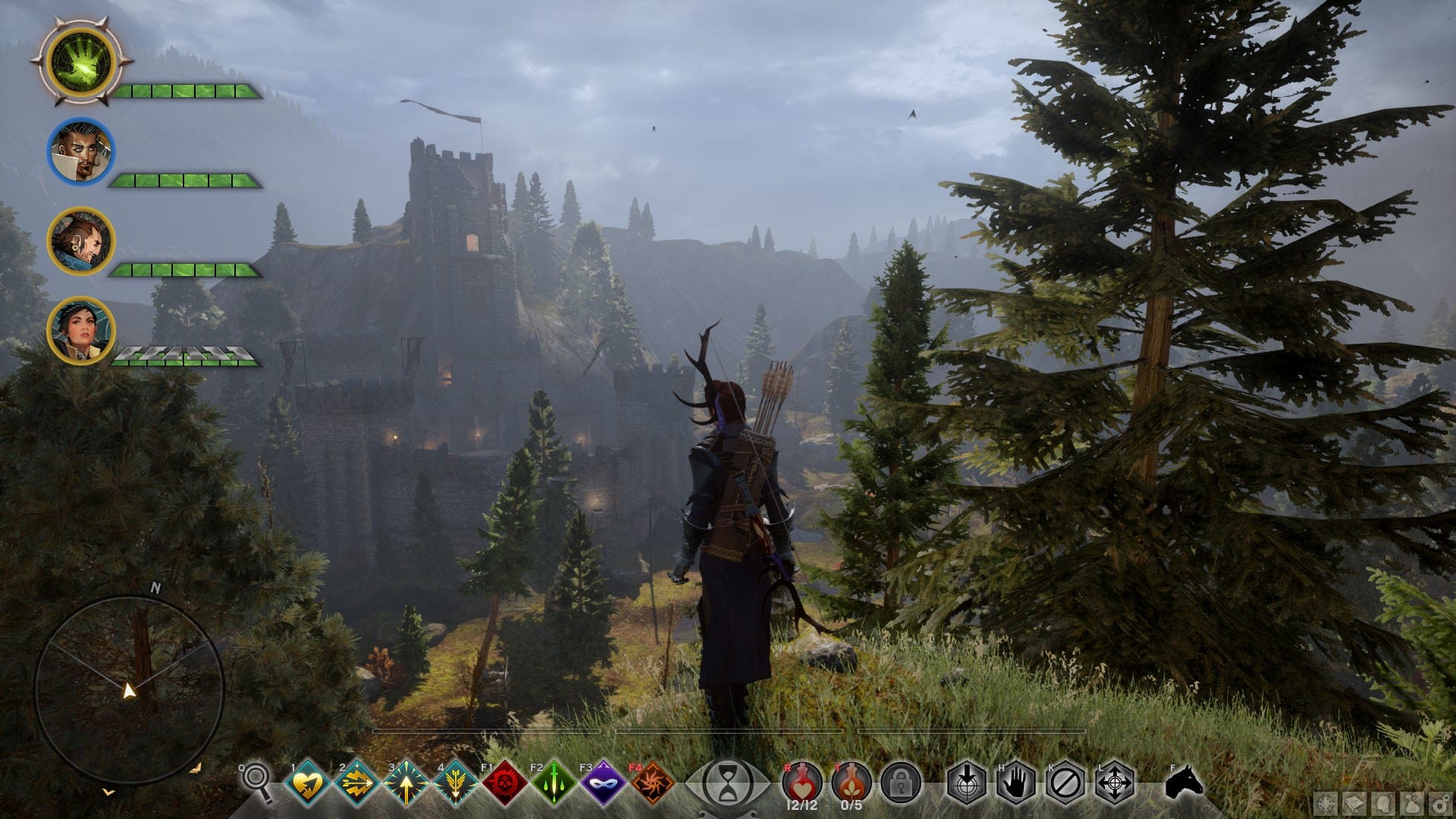Screen dimensions: 1456x819
Task: Trigger the radiant upward arrow ability
Action: (406, 782)
